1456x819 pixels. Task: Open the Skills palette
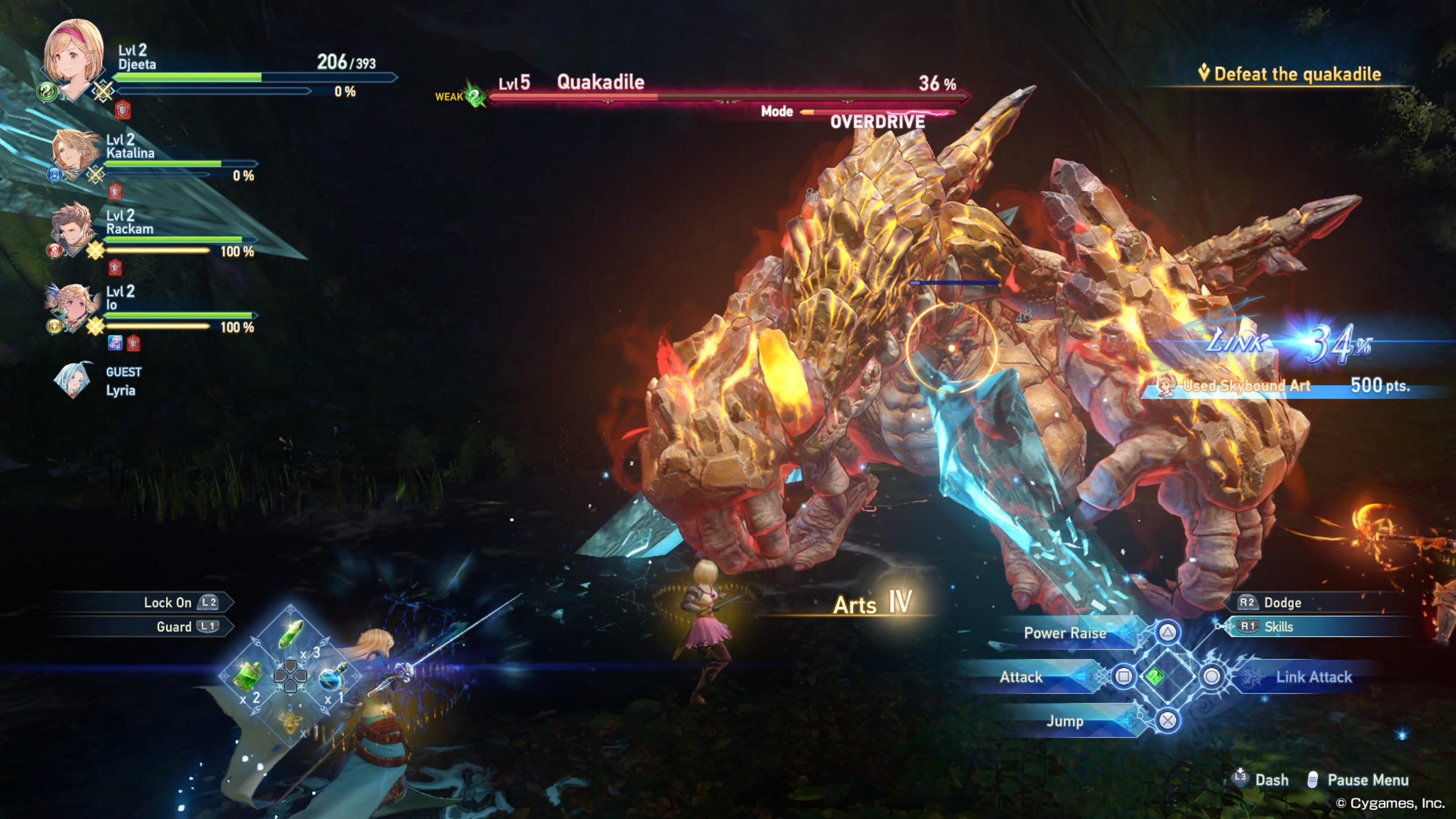1277,627
